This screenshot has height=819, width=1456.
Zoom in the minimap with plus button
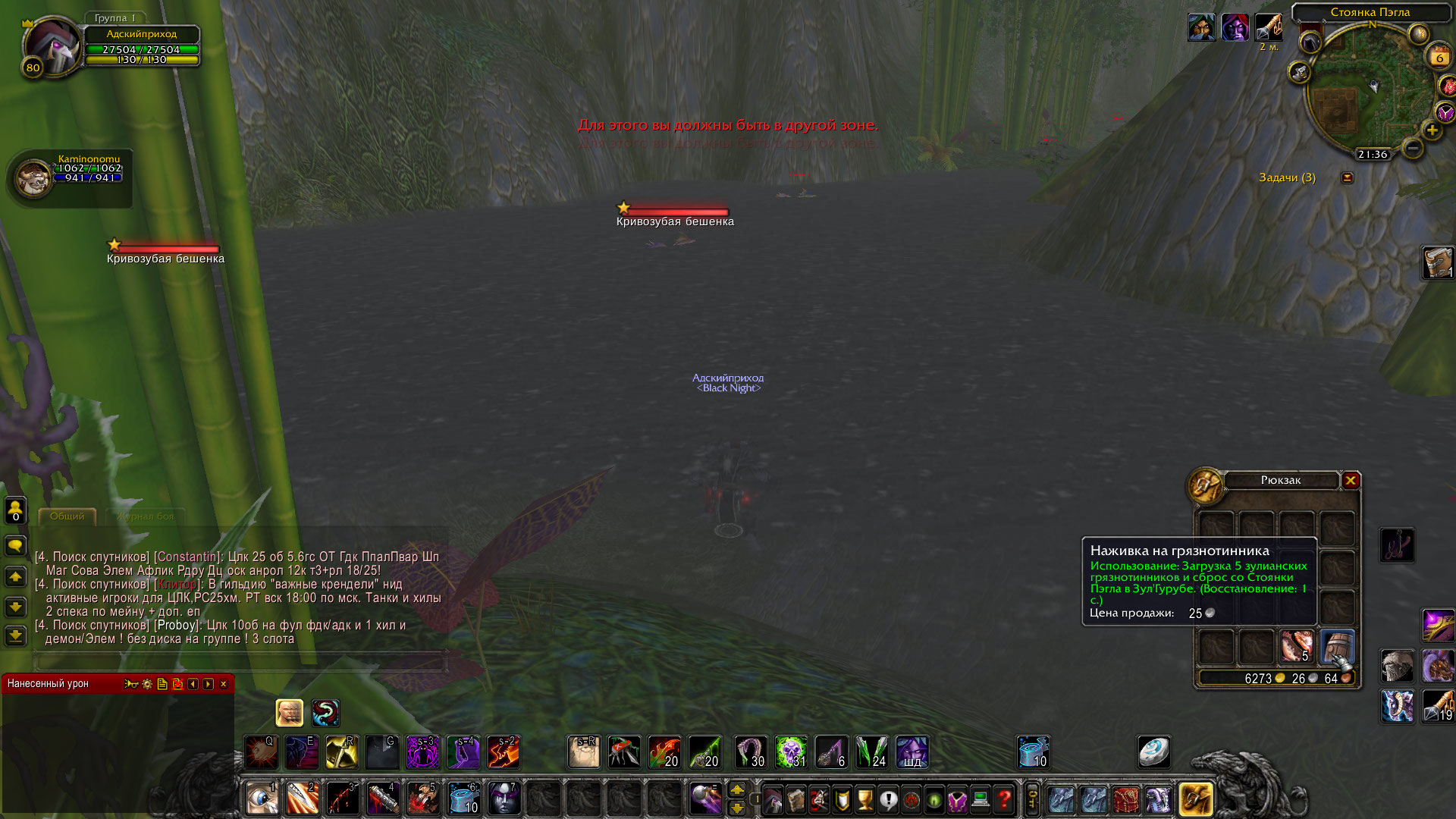coord(1432,130)
